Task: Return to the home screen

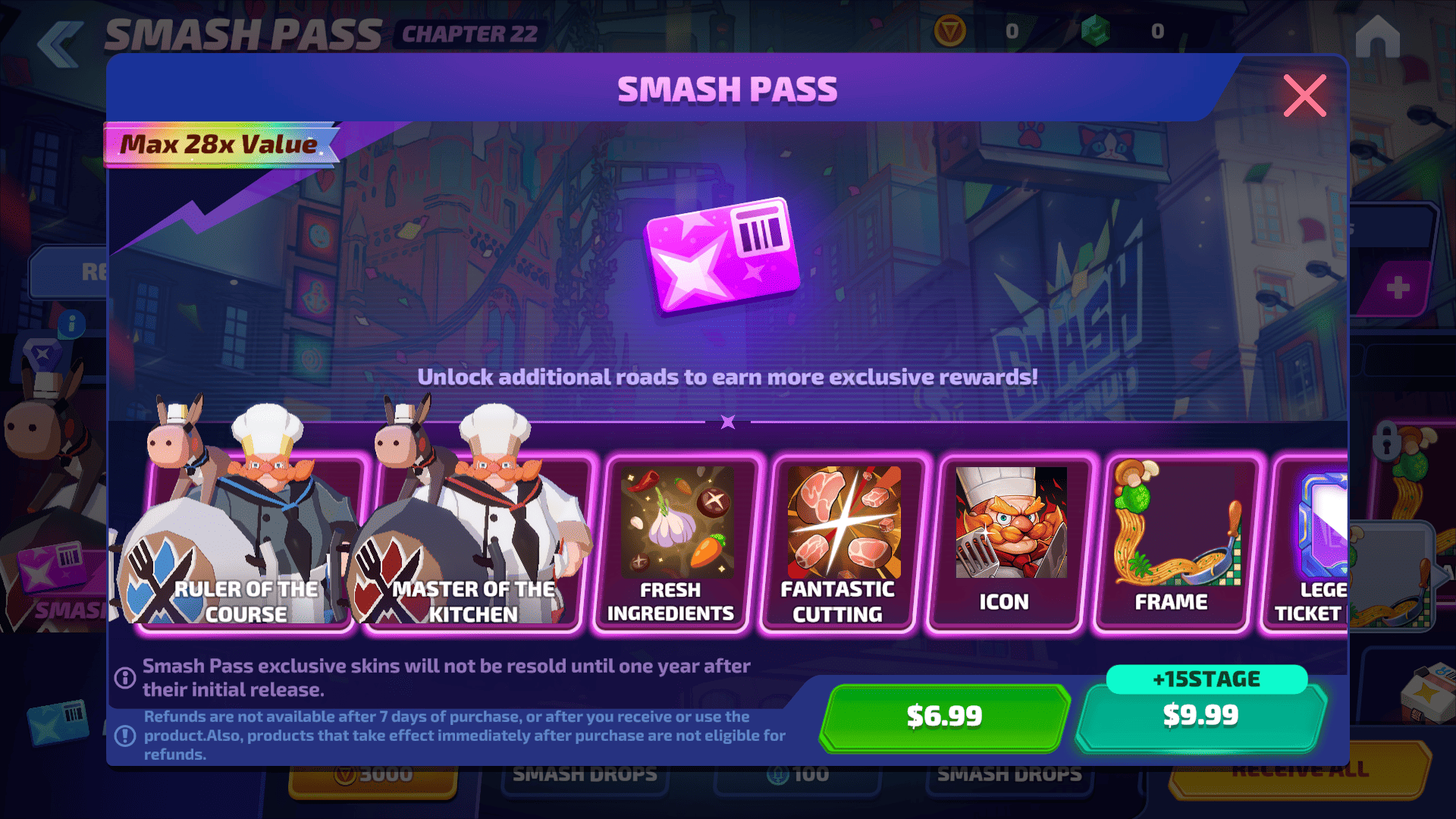Action: point(1377,36)
